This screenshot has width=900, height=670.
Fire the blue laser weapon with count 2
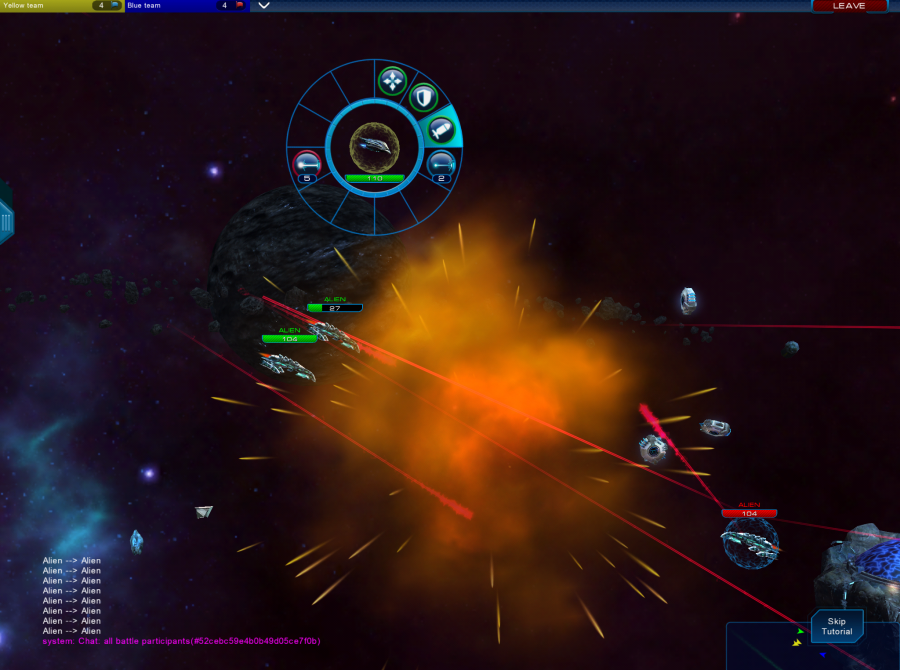441,162
